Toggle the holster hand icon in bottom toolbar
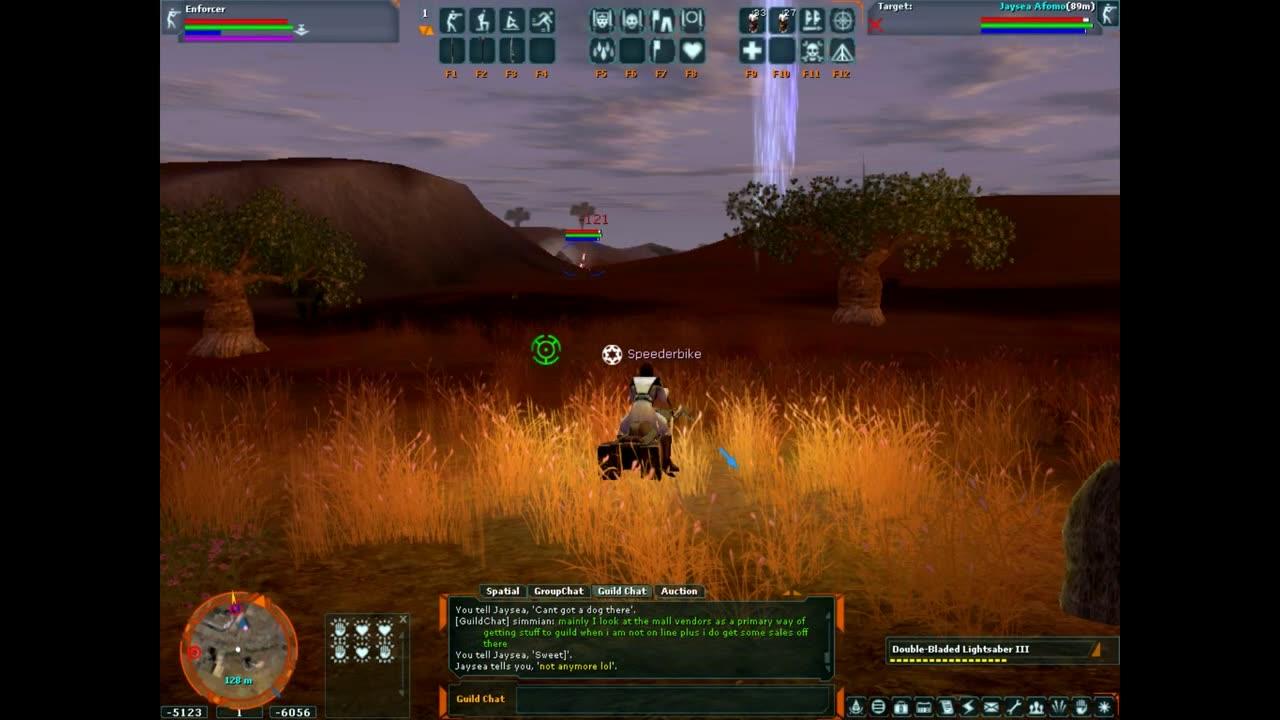Image resolution: width=1280 pixels, height=720 pixels. [x=1081, y=707]
